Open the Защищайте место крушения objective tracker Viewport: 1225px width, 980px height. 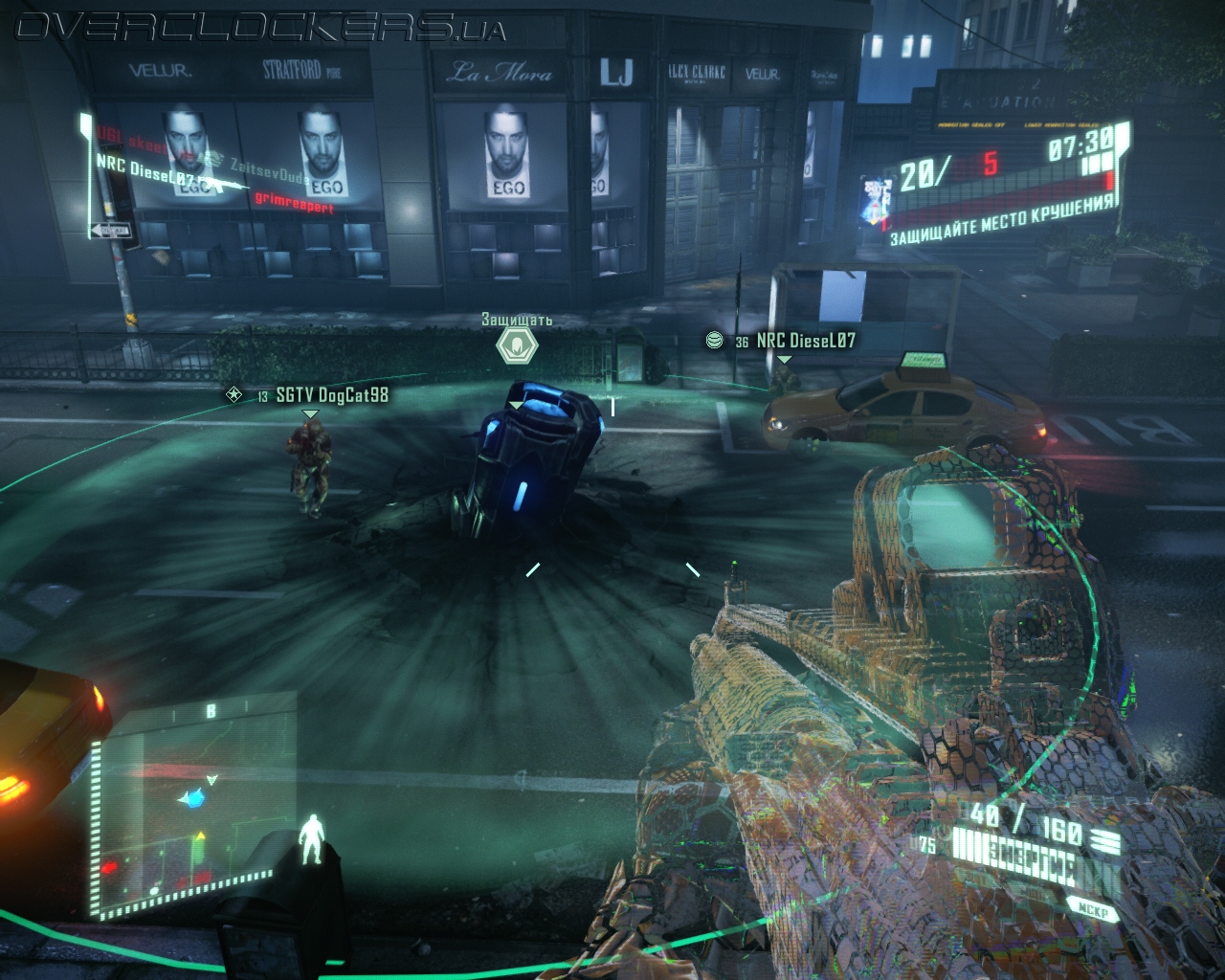(x=1002, y=219)
